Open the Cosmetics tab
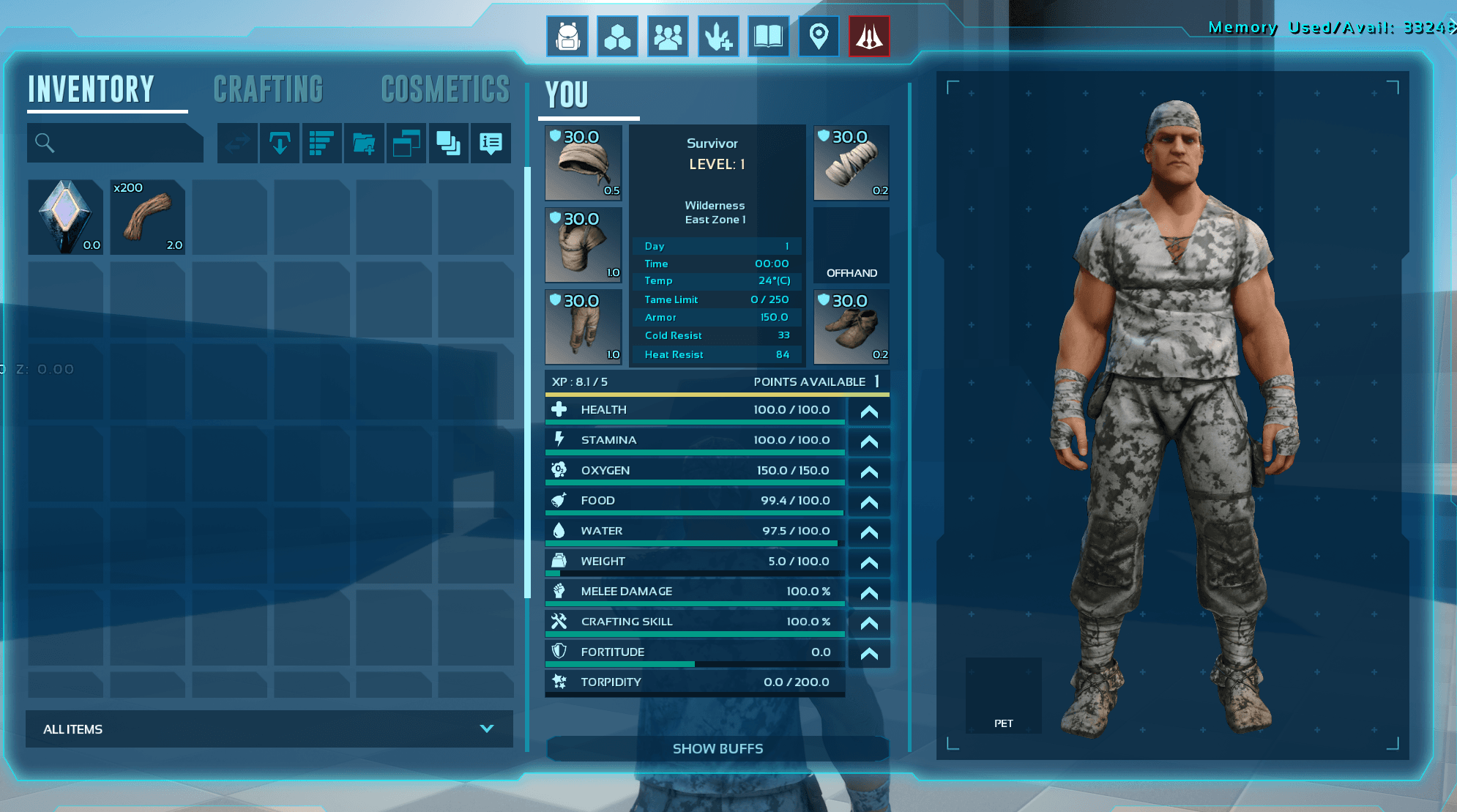Image resolution: width=1457 pixels, height=812 pixels. click(x=445, y=90)
